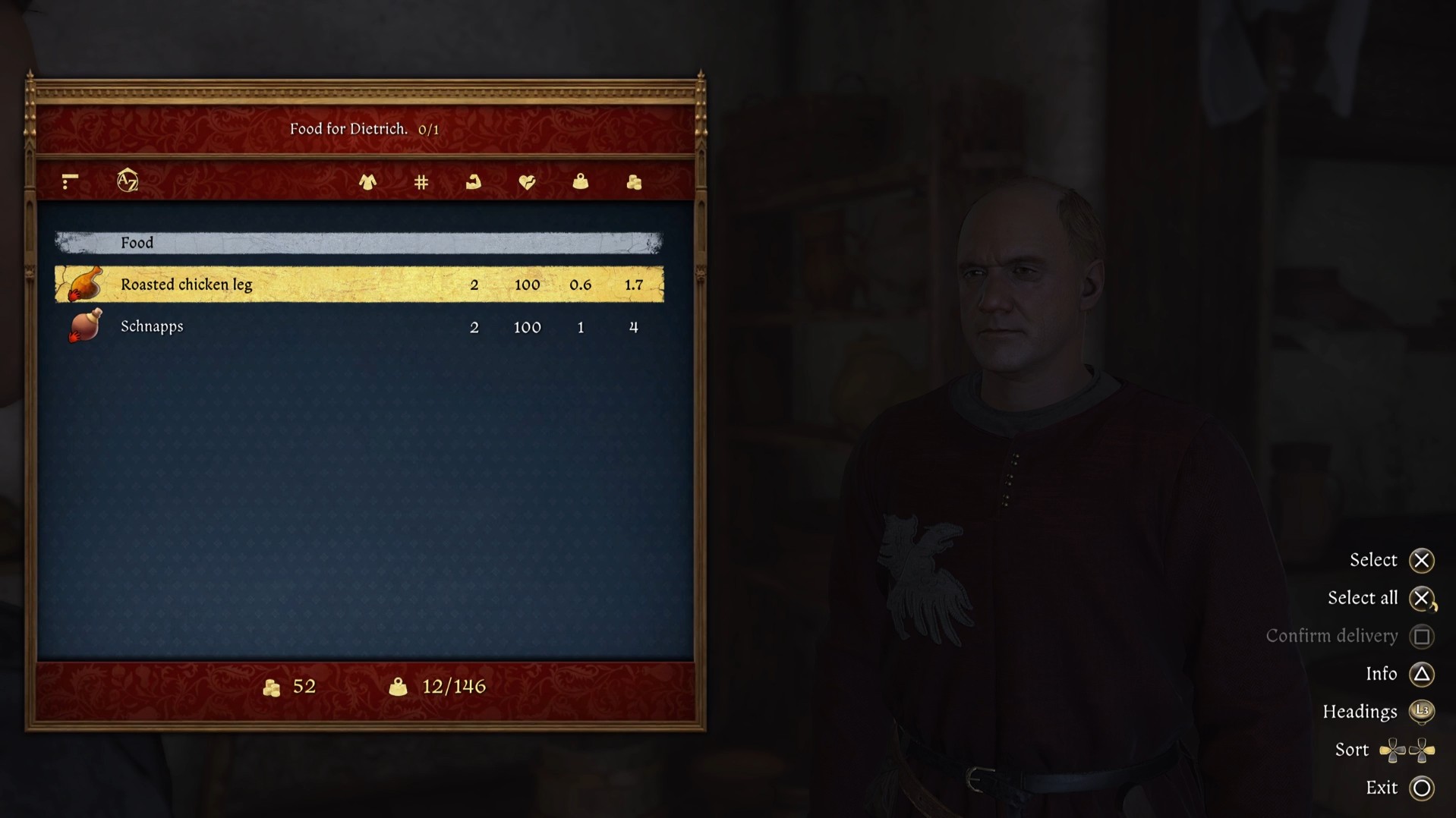Sort by the weight column icon

tap(581, 182)
